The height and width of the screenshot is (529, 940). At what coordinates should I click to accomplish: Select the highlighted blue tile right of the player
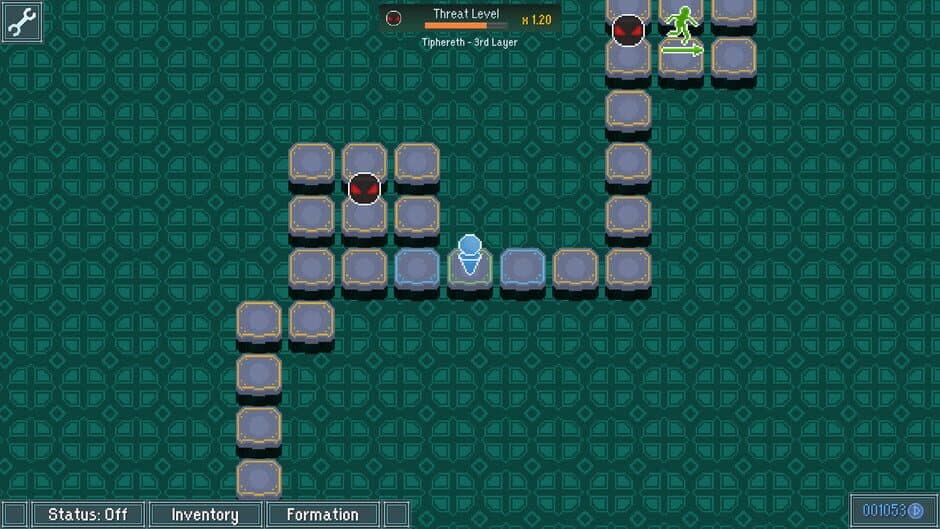(522, 268)
